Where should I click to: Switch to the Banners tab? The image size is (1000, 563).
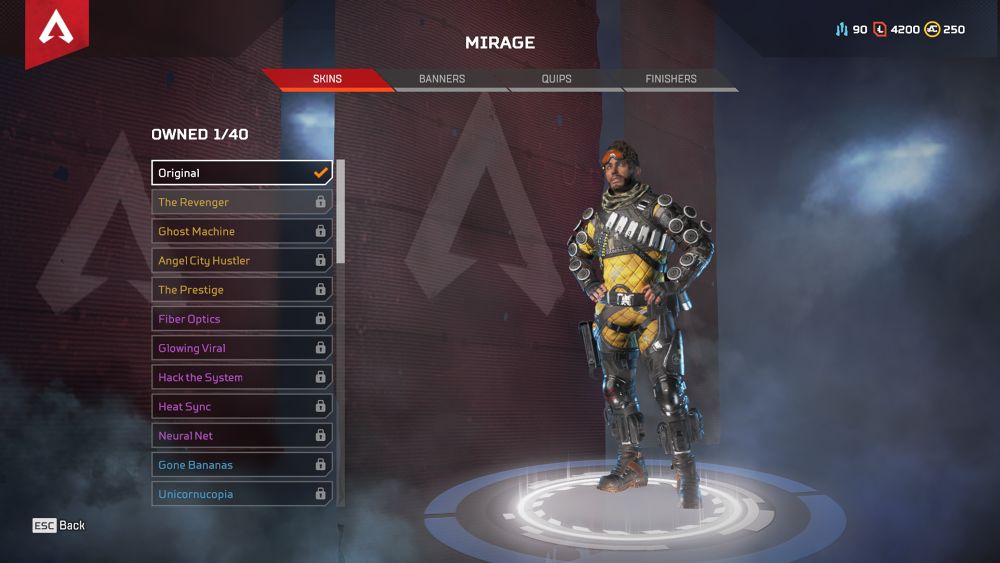click(442, 79)
